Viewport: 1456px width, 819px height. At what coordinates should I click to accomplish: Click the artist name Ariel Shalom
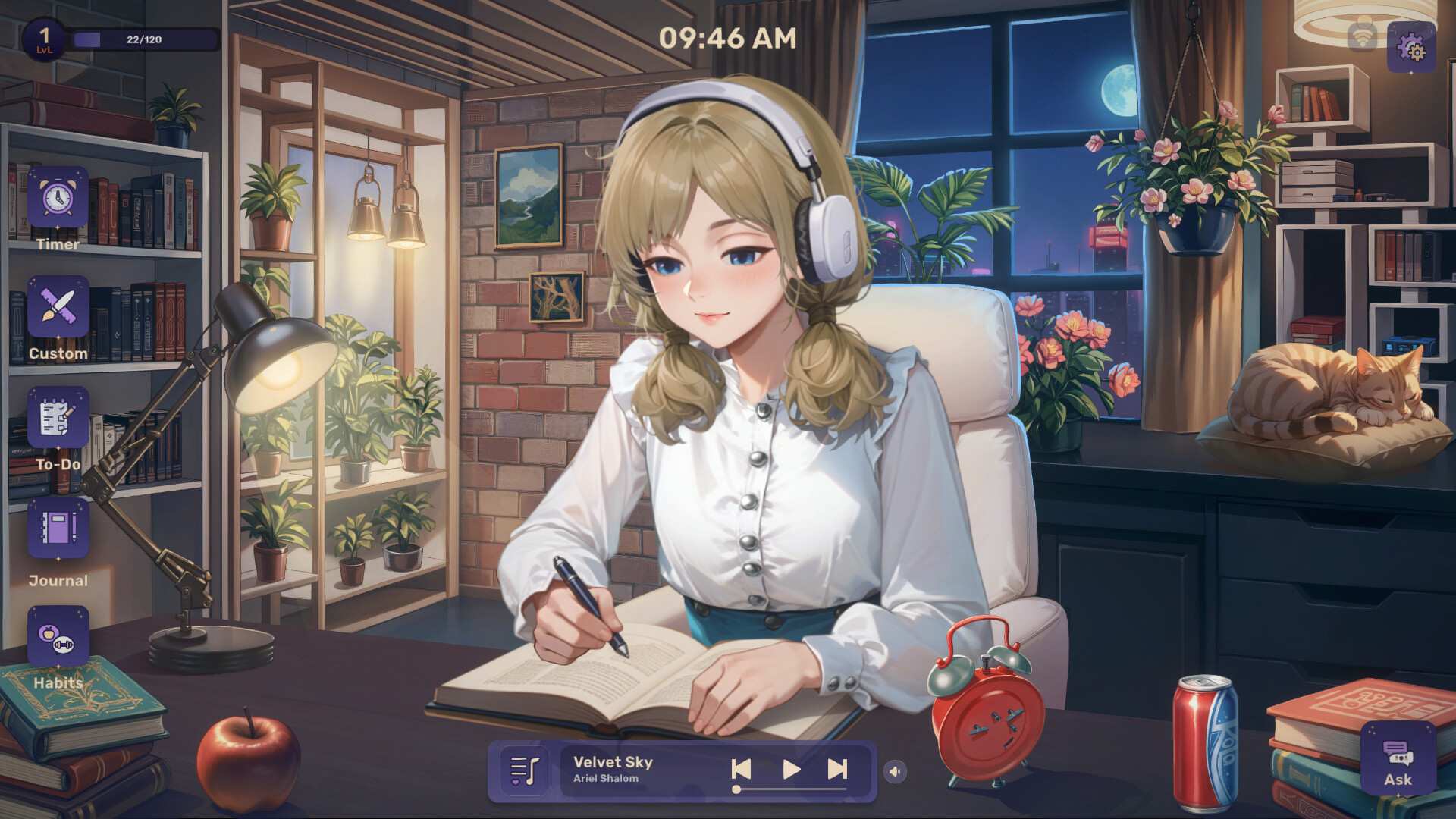click(x=607, y=779)
